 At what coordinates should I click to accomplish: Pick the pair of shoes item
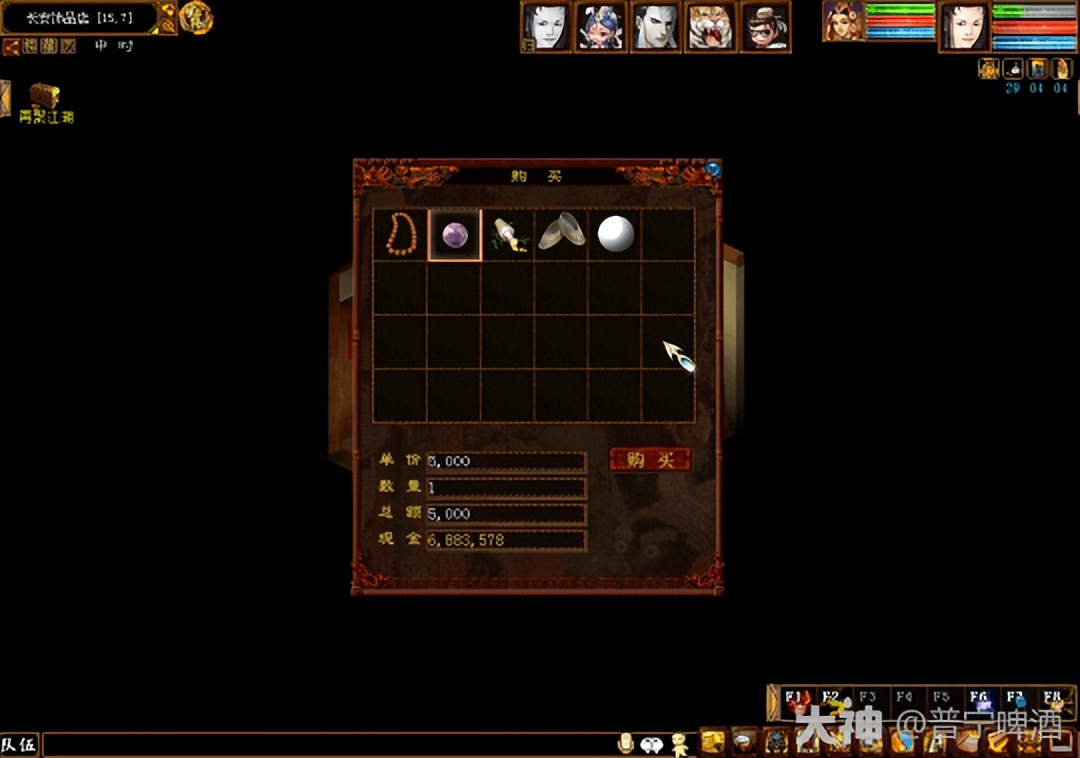[561, 235]
